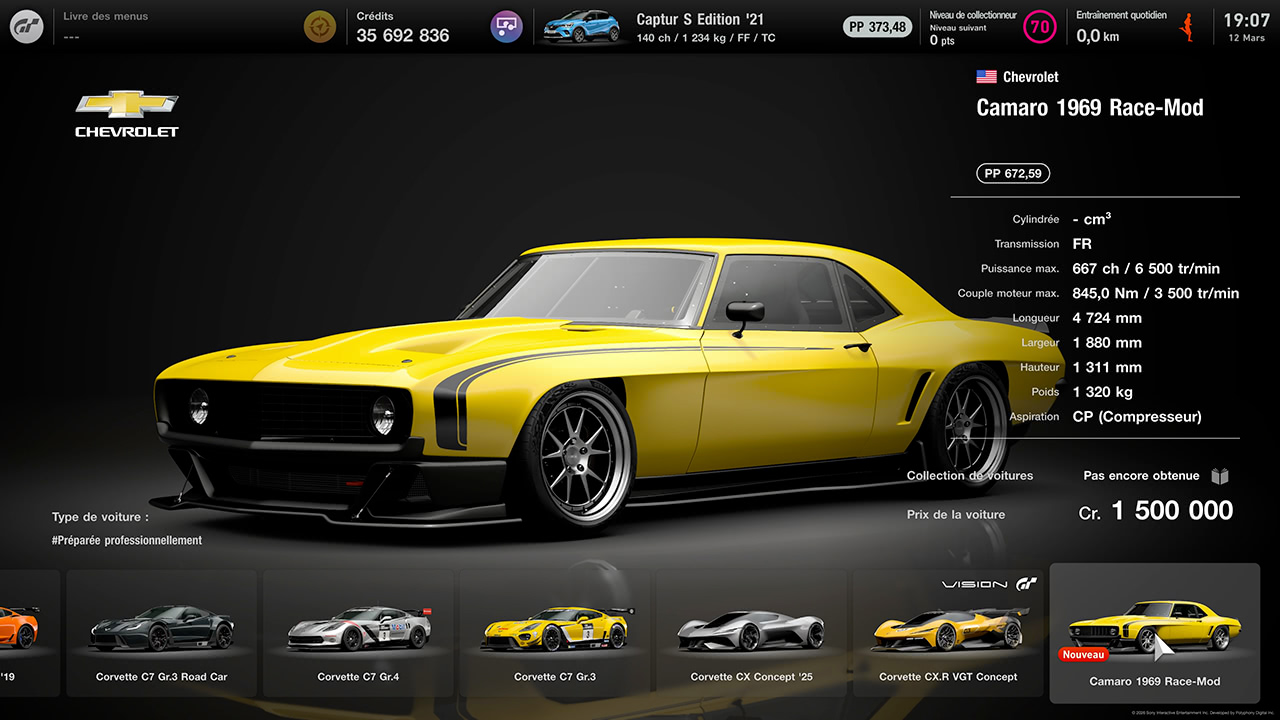Screen dimensions: 1280x720
Task: Open the American flag Chevrolet header icon
Action: pos(986,76)
